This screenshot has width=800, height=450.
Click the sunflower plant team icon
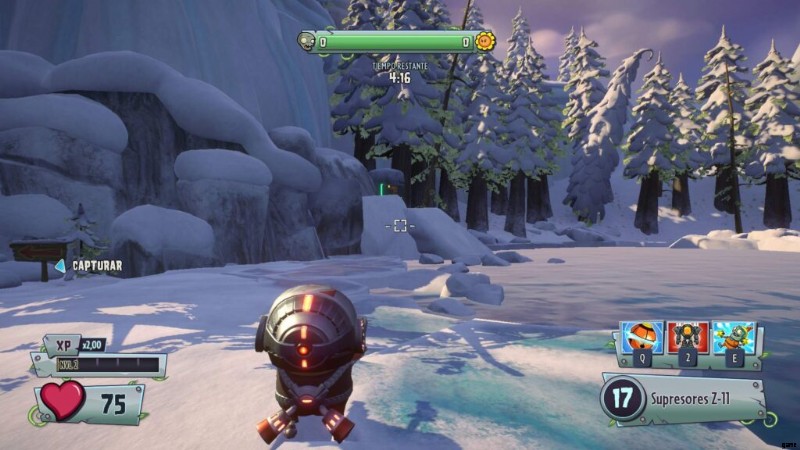[485, 42]
